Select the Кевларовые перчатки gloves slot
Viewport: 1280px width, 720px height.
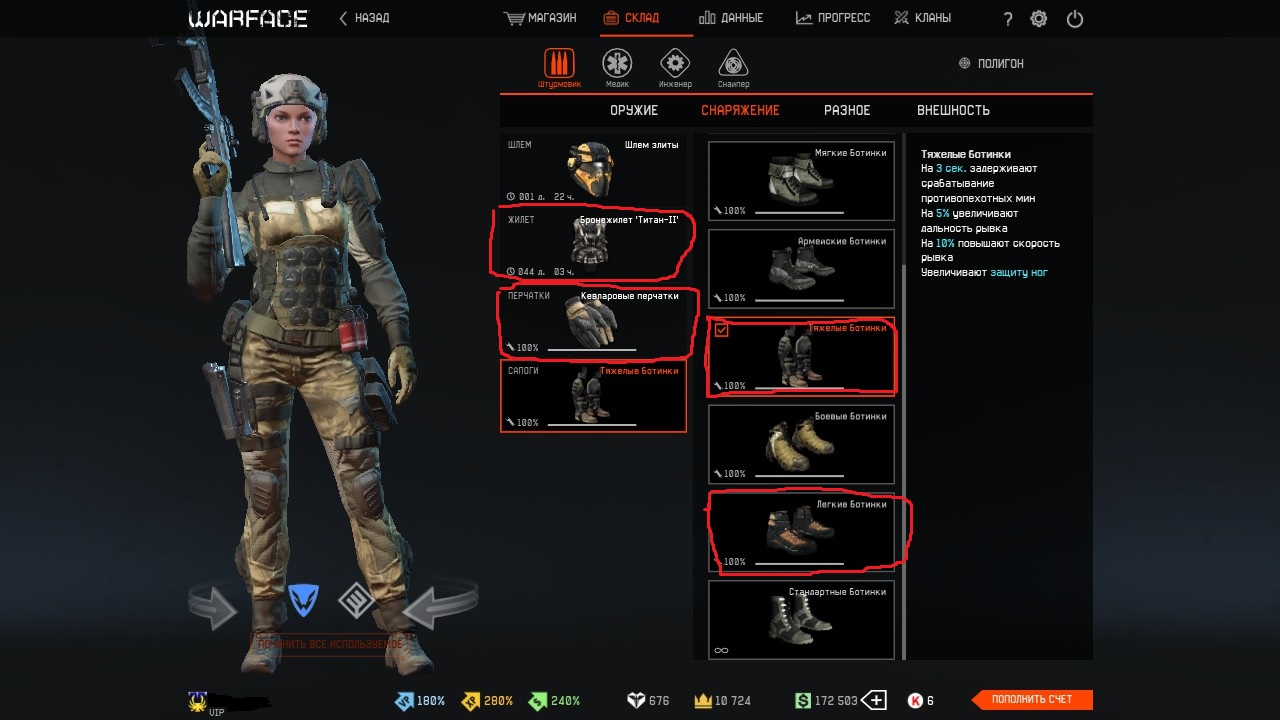coord(593,321)
